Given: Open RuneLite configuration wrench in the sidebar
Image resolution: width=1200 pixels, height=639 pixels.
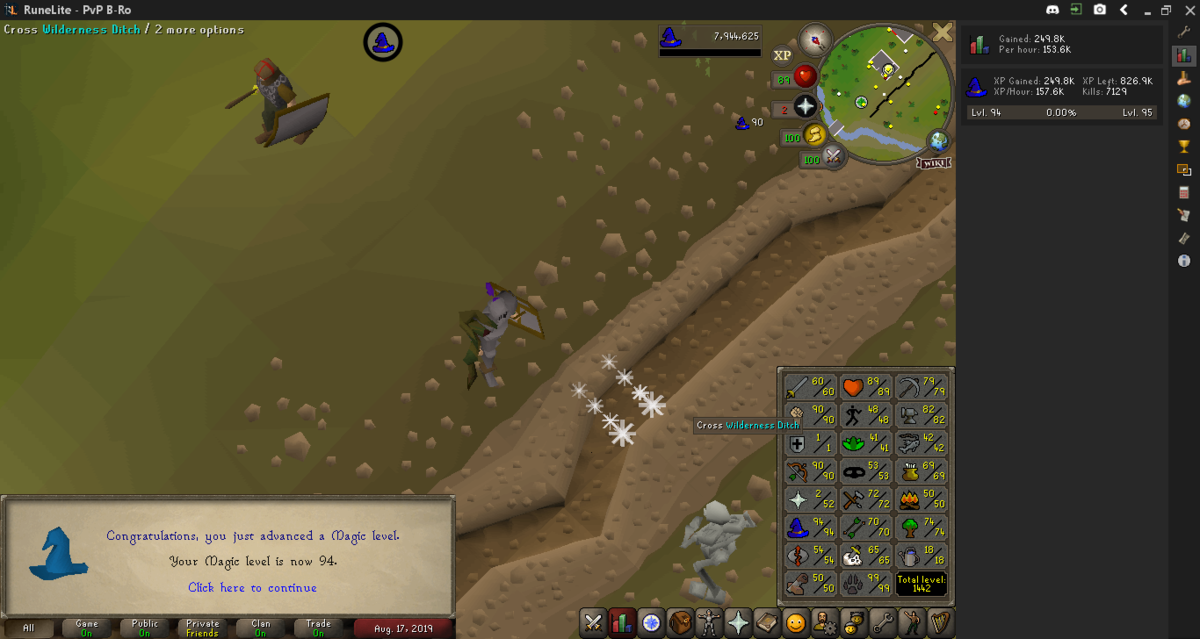Looking at the screenshot, I should 1184,32.
